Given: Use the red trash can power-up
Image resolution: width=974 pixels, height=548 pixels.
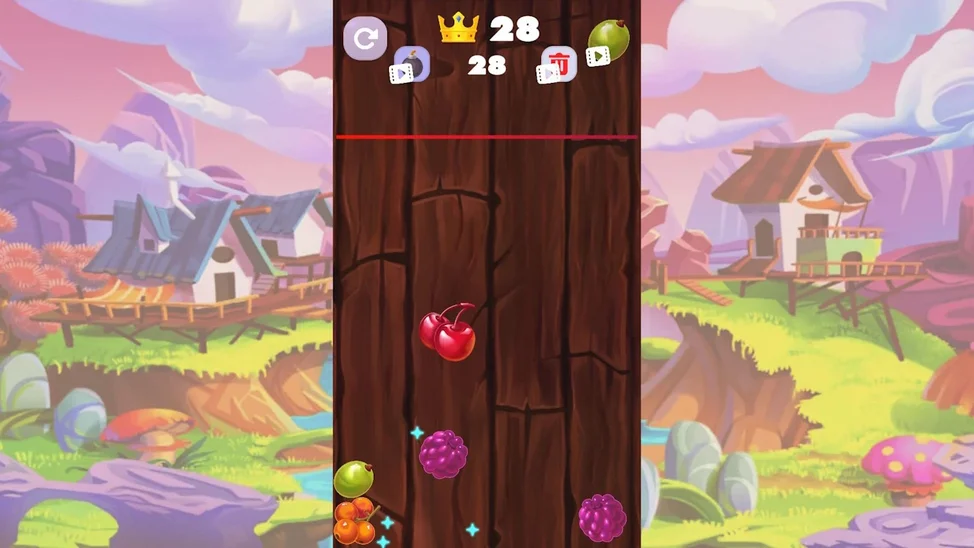Looking at the screenshot, I should [x=558, y=65].
